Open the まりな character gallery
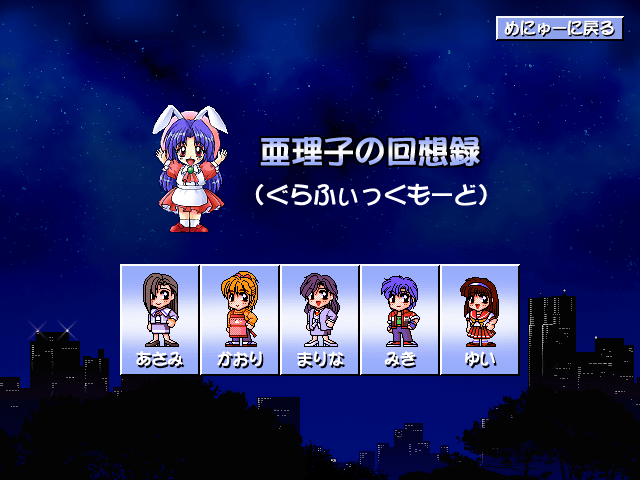The image size is (640, 480). click(x=320, y=319)
